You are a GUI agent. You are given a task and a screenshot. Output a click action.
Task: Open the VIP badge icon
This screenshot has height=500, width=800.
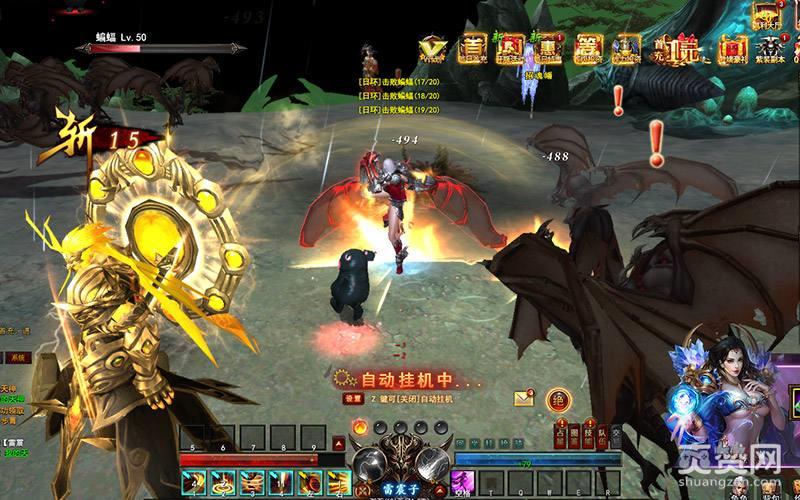pos(433,47)
